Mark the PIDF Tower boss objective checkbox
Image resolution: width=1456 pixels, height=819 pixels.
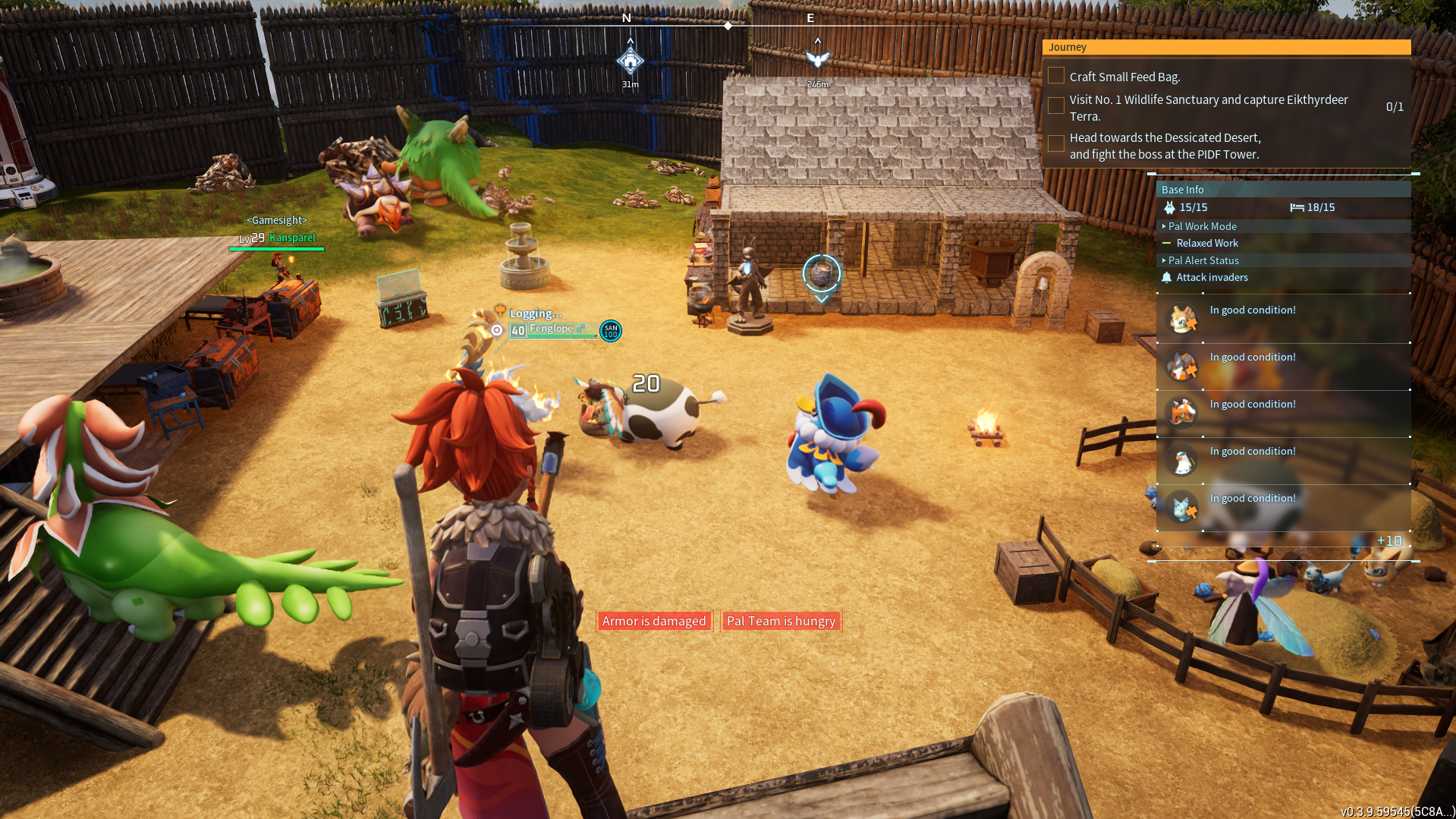coord(1055,144)
